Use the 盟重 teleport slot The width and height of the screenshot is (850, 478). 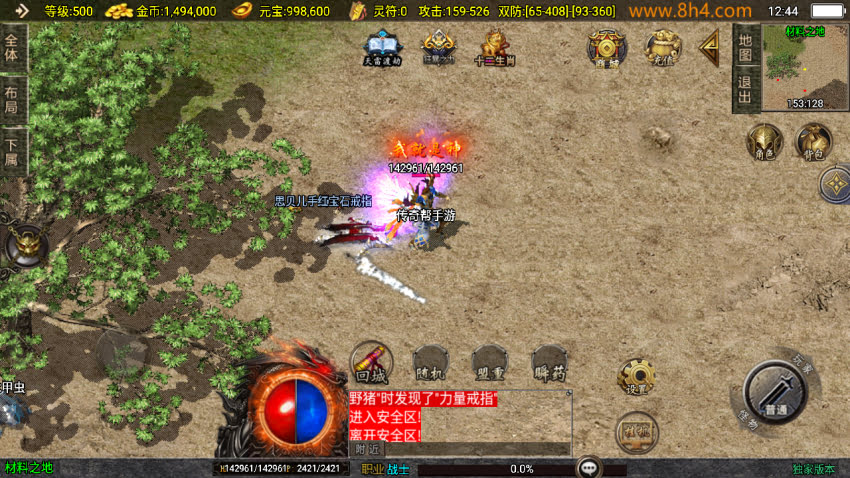[x=489, y=363]
